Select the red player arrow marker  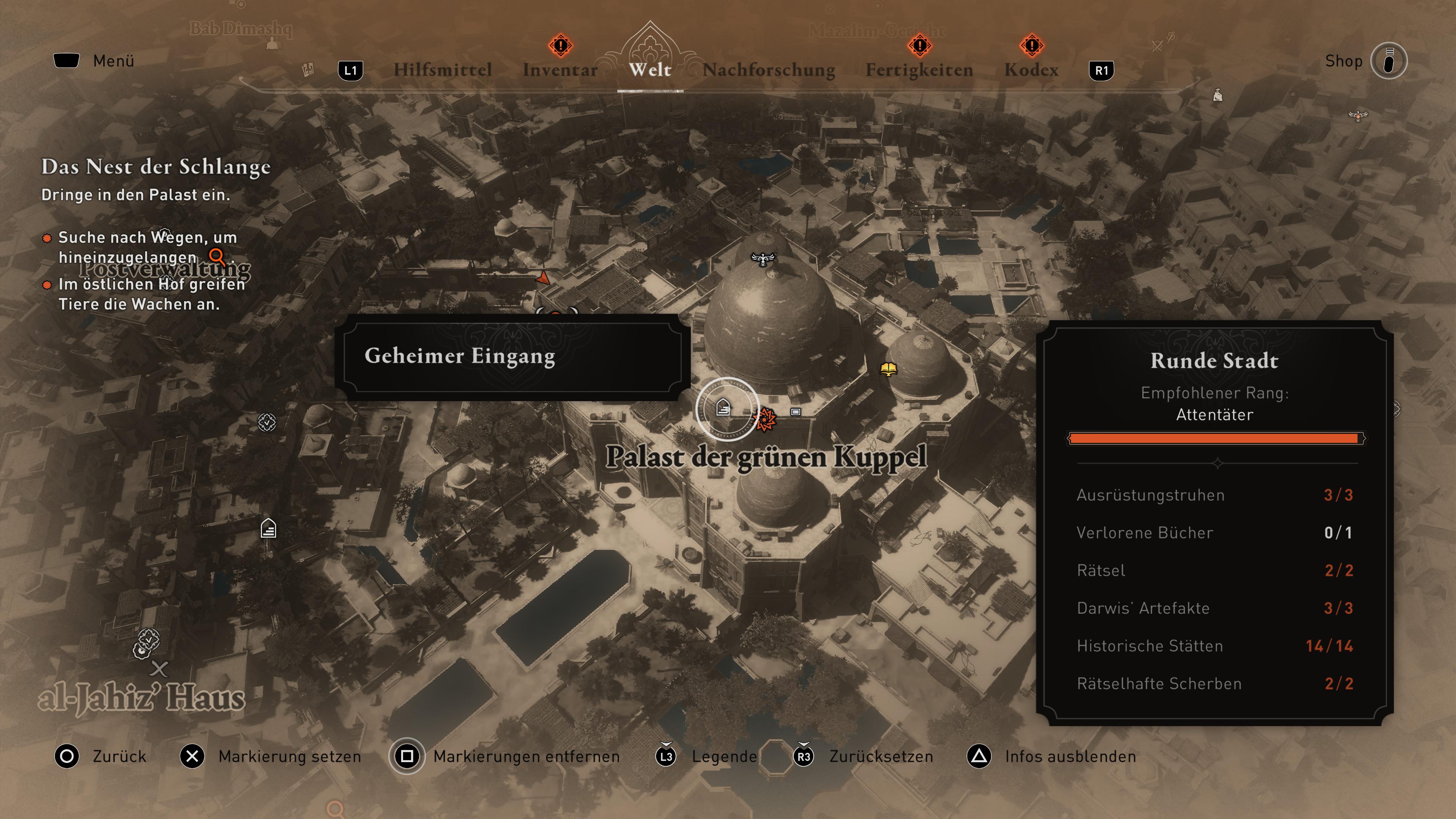point(543,278)
